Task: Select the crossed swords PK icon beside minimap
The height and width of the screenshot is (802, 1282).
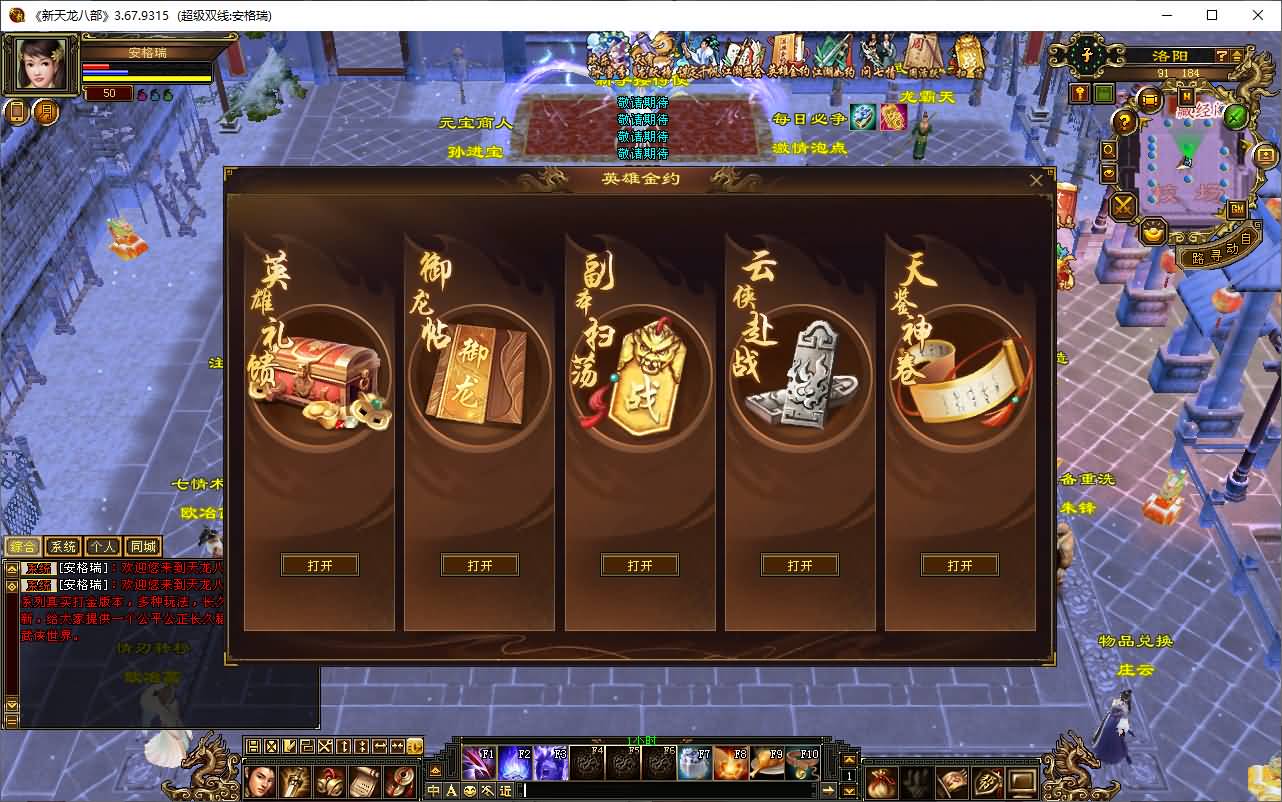Action: tap(1123, 207)
